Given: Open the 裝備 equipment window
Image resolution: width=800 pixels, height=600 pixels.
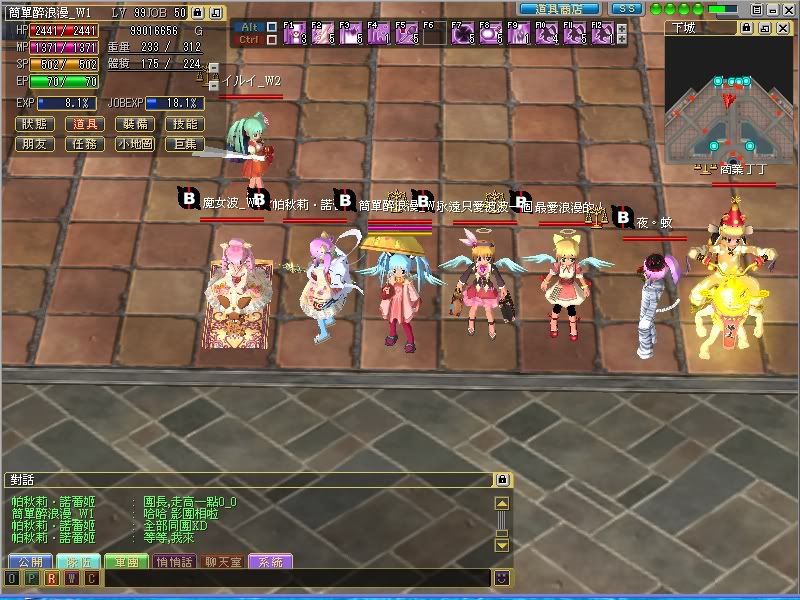Looking at the screenshot, I should click(136, 124).
